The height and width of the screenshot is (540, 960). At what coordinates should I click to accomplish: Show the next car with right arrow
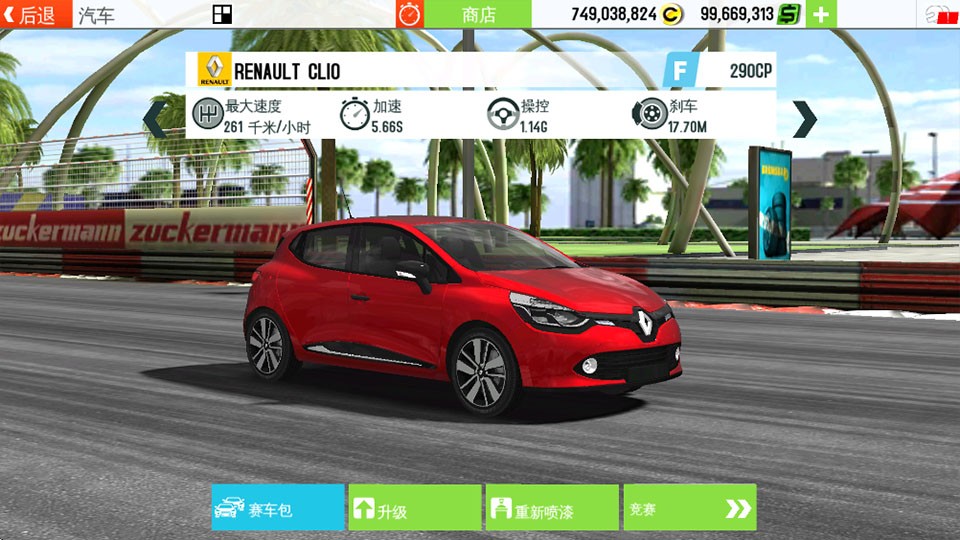pos(804,119)
